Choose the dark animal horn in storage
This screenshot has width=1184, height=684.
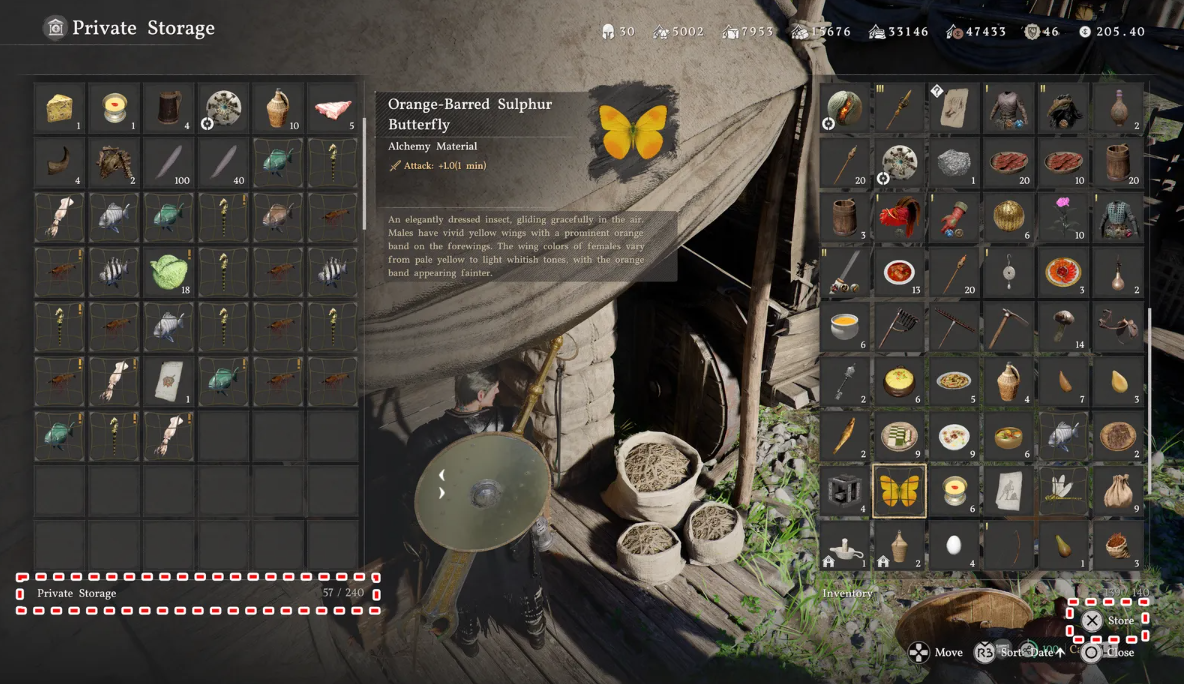click(x=60, y=162)
